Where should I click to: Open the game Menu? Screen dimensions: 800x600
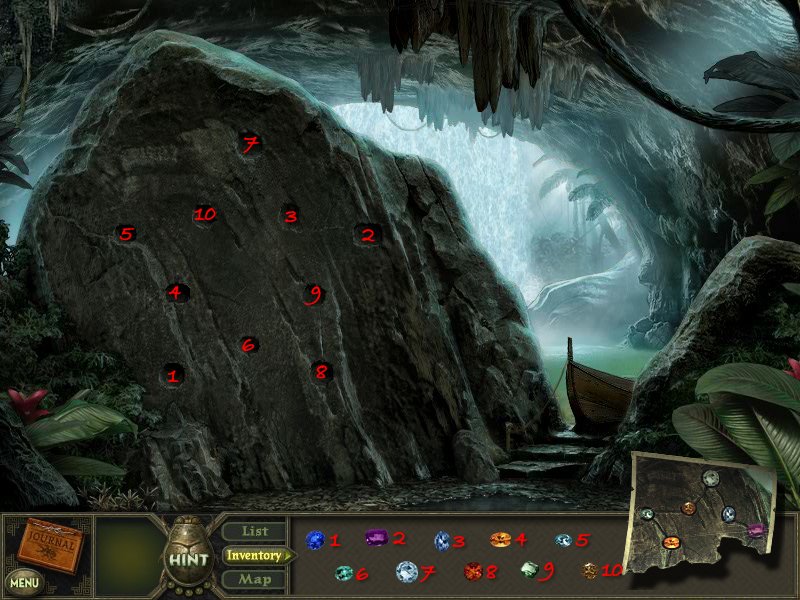[24, 581]
